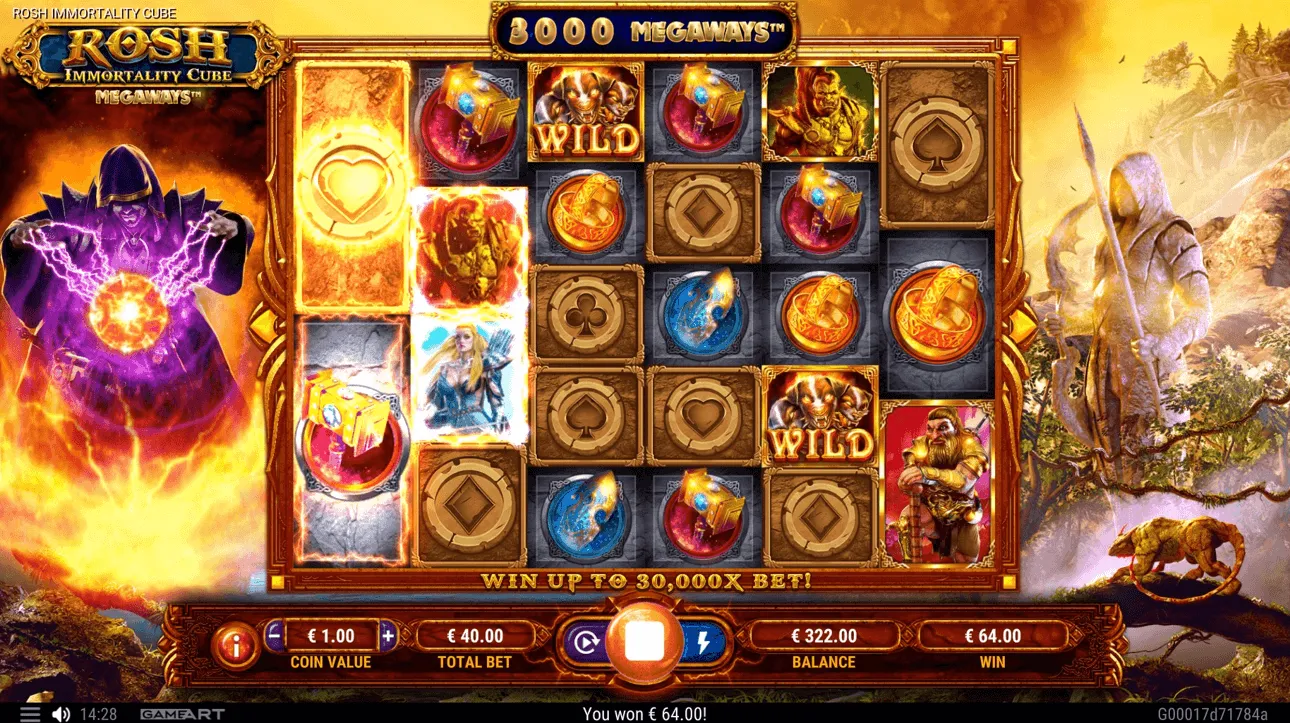Open the game info screen

pyautogui.click(x=237, y=636)
